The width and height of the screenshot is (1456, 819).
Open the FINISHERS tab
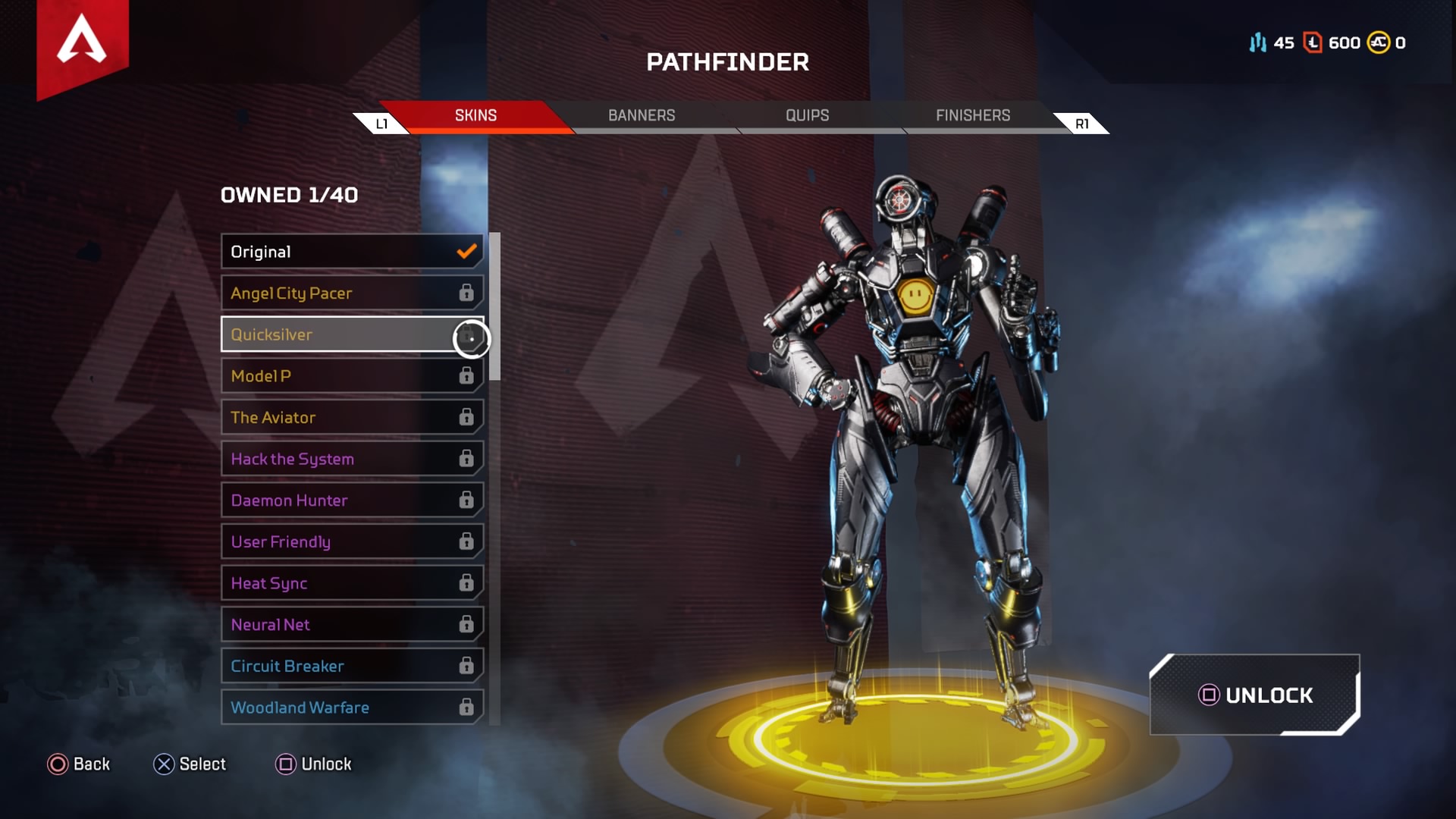[973, 115]
